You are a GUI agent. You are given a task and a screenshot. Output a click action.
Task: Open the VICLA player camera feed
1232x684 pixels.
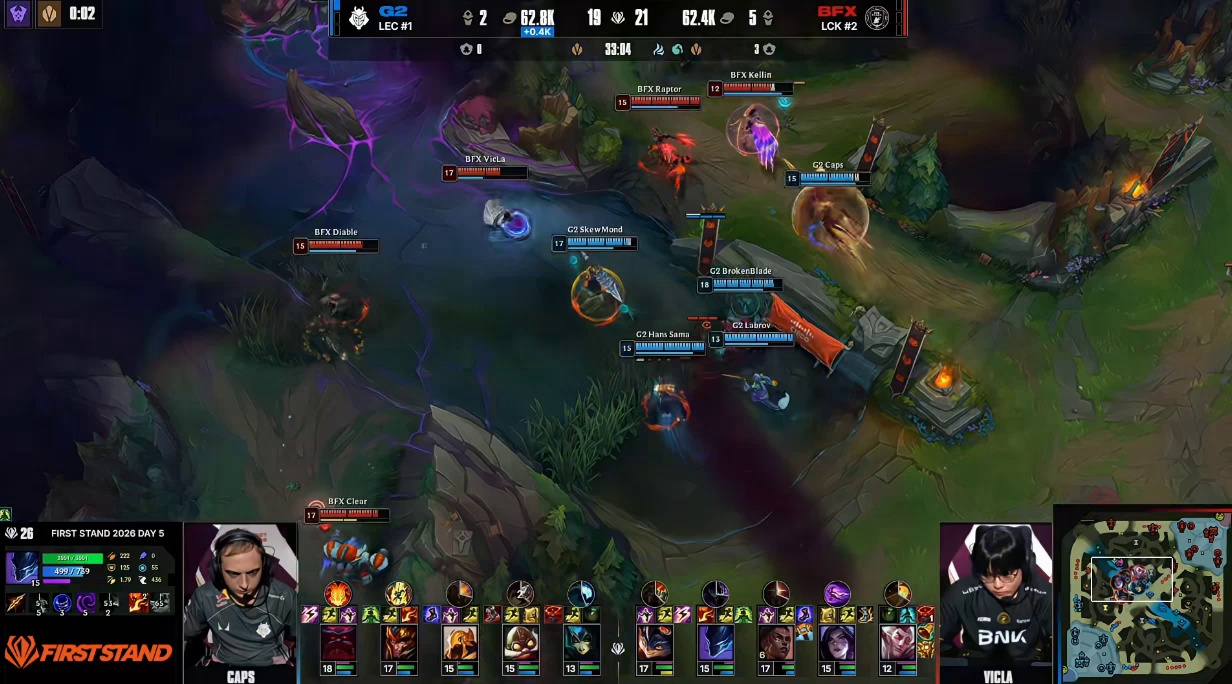(x=997, y=598)
